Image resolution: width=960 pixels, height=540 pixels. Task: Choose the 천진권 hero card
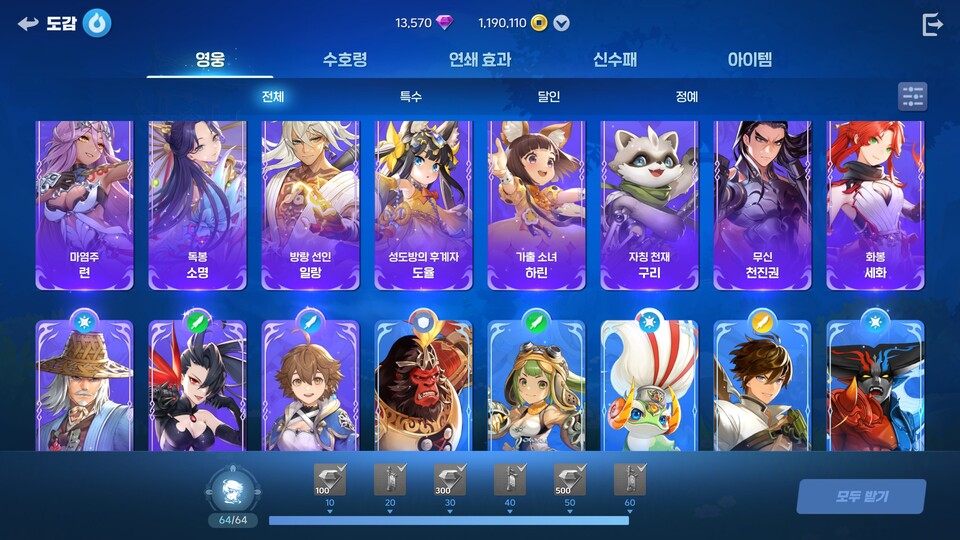point(763,205)
